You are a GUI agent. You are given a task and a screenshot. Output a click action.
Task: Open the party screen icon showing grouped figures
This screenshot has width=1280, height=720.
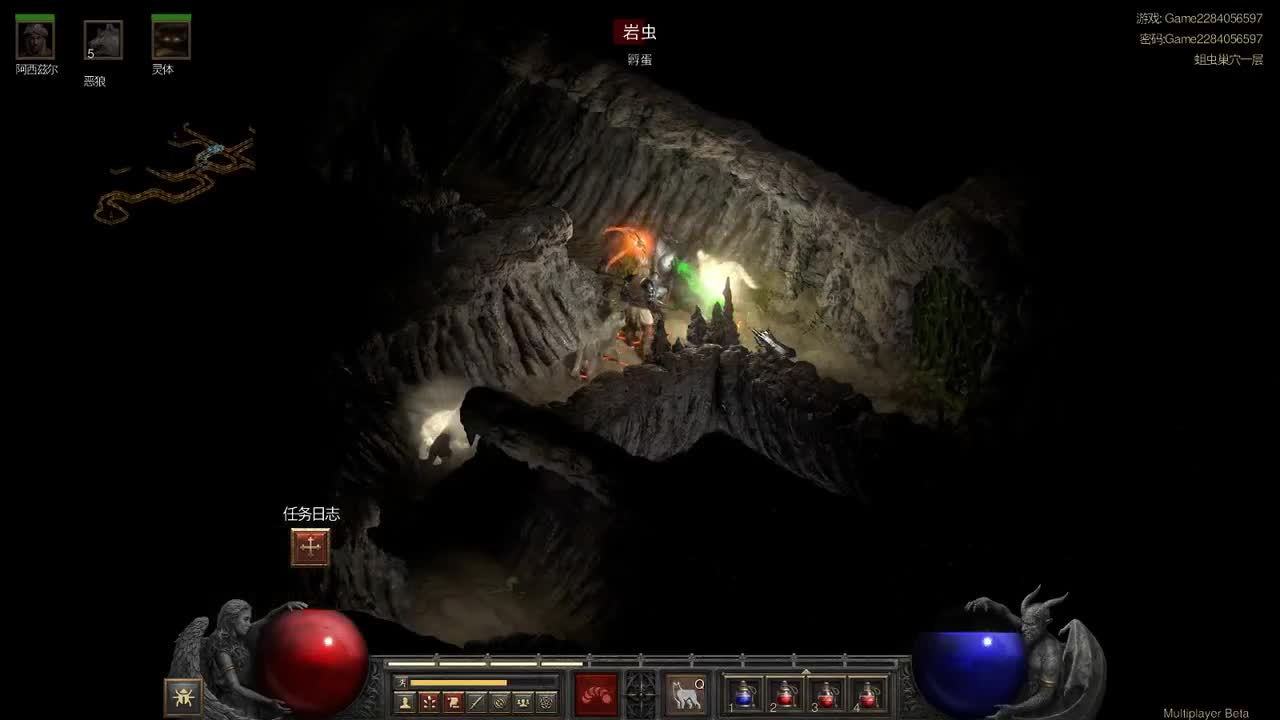click(523, 700)
